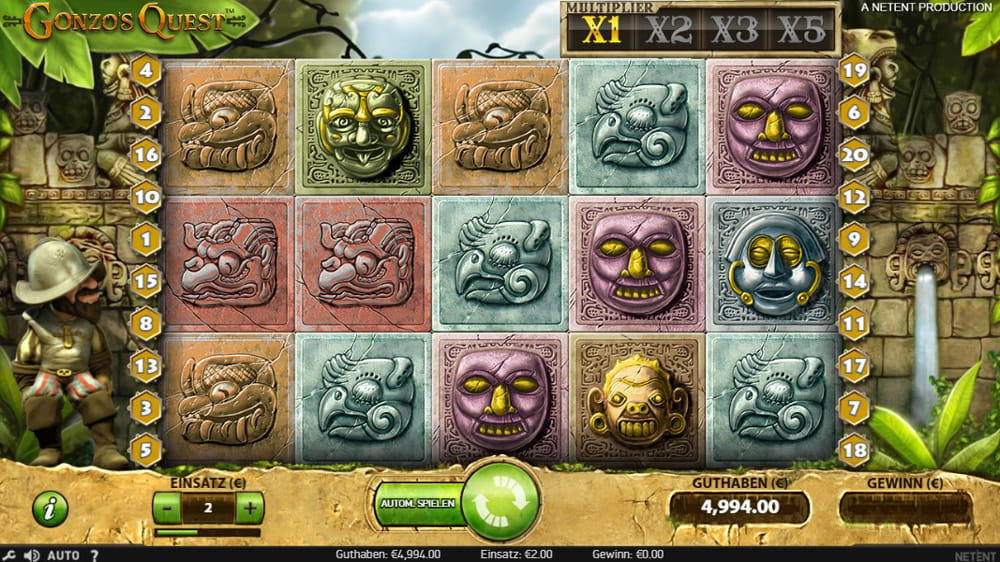Increase the Einsatz bet with plus
The image size is (1000, 562).
point(249,507)
